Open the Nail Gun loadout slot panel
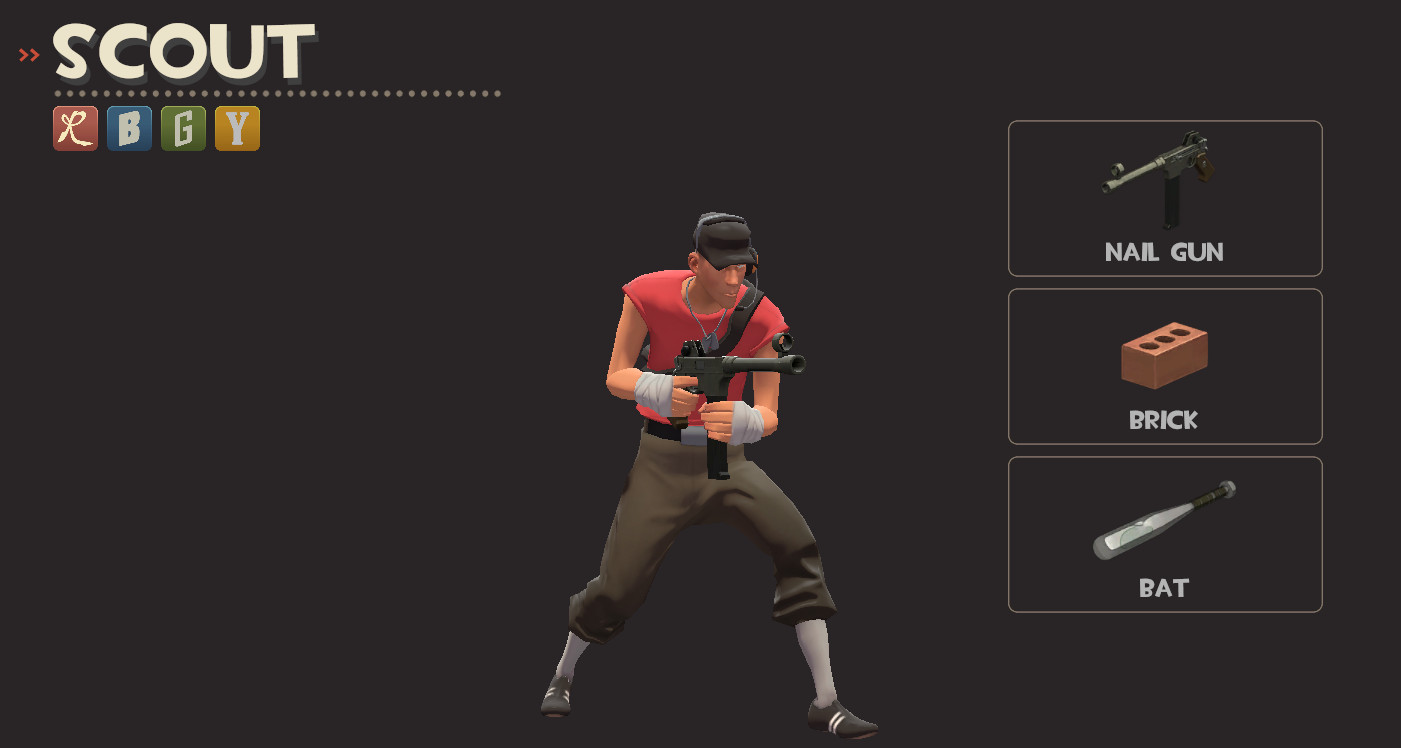The height and width of the screenshot is (748, 1401). (x=1164, y=197)
